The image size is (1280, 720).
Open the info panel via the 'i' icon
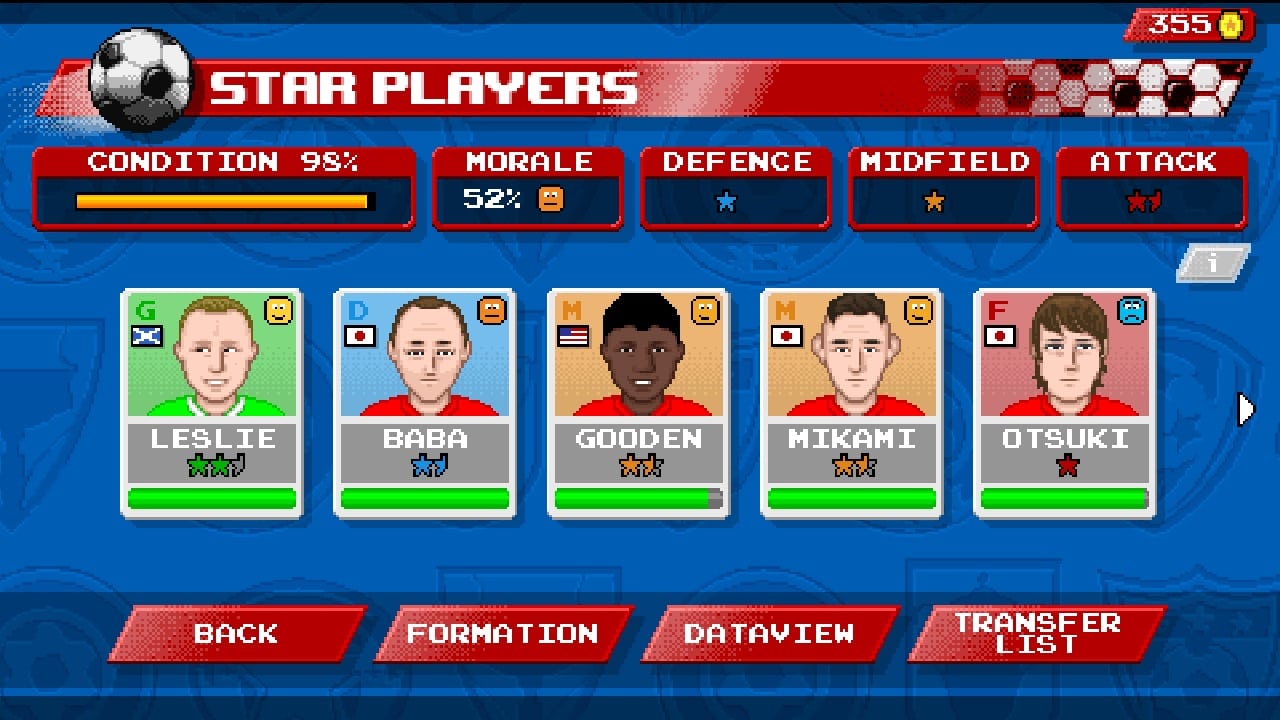(1212, 264)
